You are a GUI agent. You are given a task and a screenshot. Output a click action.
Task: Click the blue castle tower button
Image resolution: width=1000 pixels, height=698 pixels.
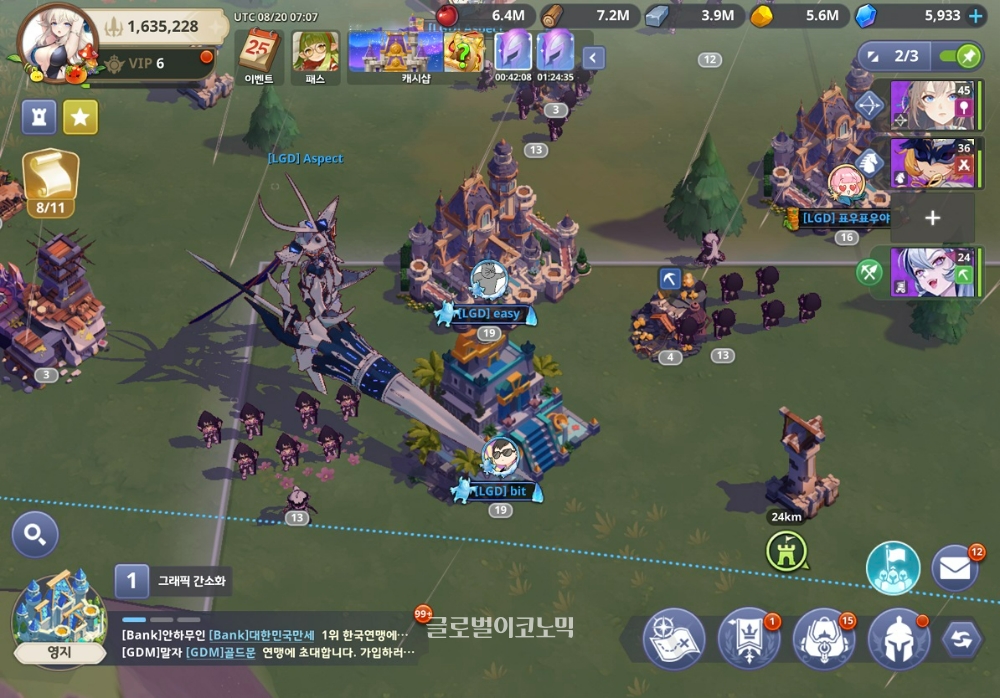[x=39, y=117]
